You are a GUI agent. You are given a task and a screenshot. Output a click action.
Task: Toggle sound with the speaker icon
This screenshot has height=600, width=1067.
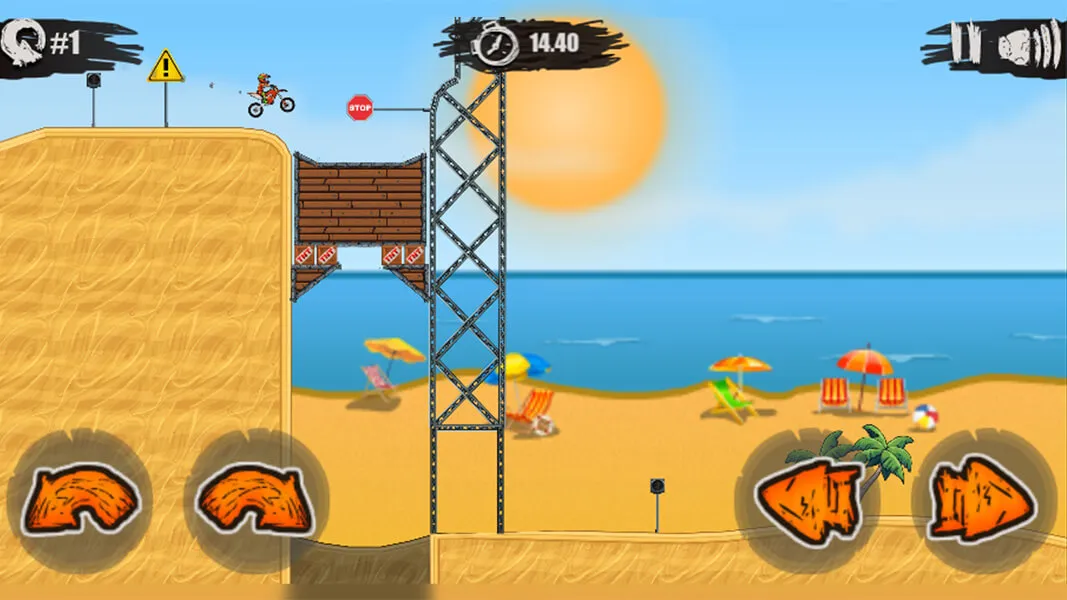click(1025, 45)
